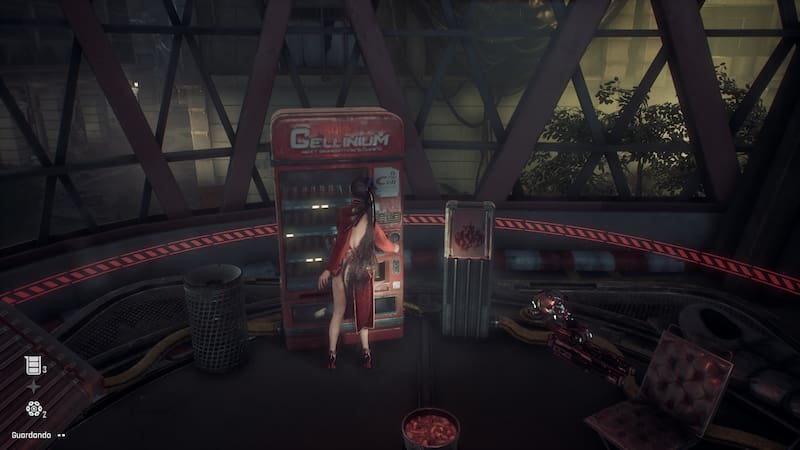Select the revolver cylinder ammo icon
This screenshot has width=800, height=450.
32,408
